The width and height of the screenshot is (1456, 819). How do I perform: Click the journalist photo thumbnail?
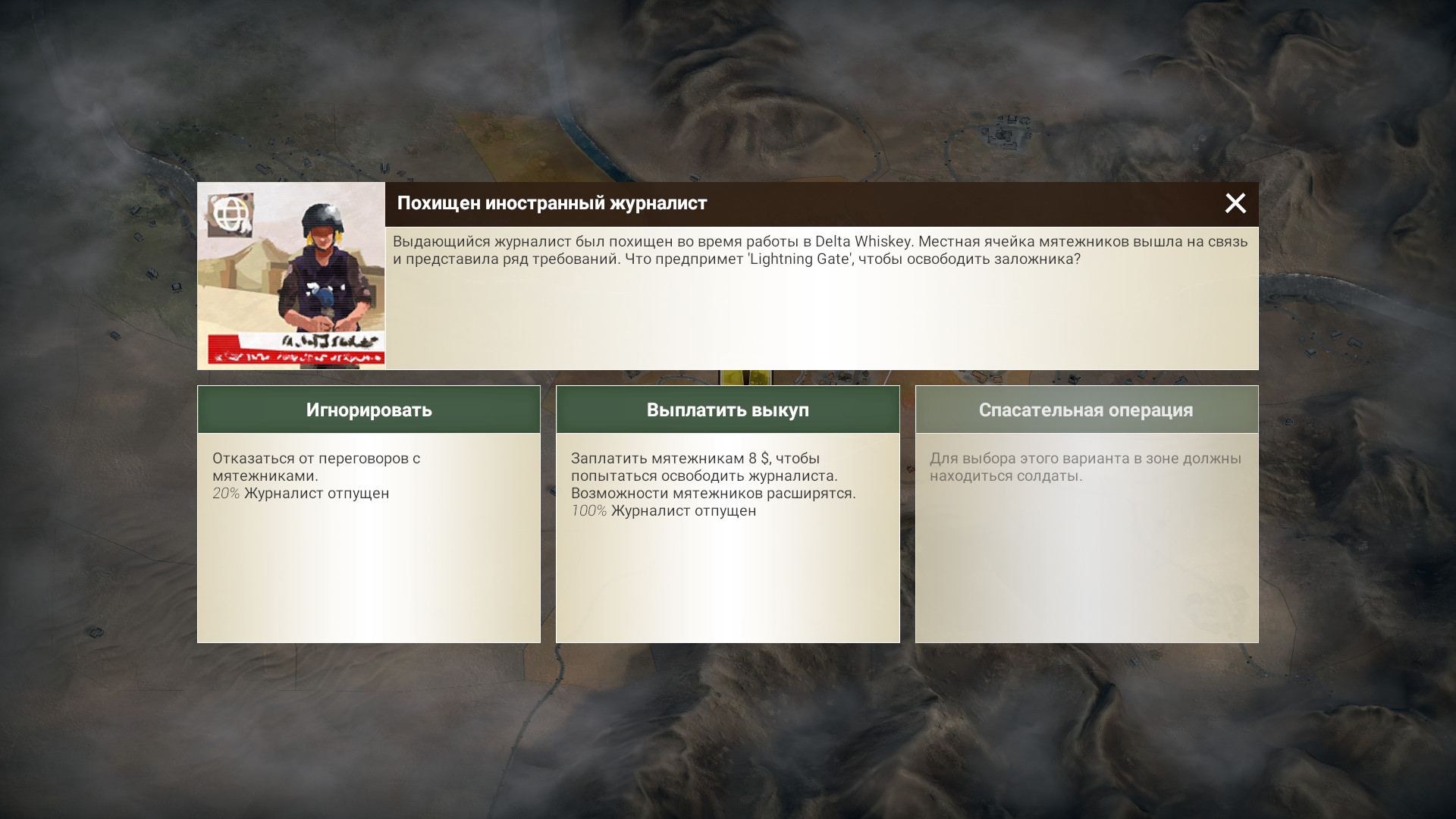pyautogui.click(x=291, y=275)
